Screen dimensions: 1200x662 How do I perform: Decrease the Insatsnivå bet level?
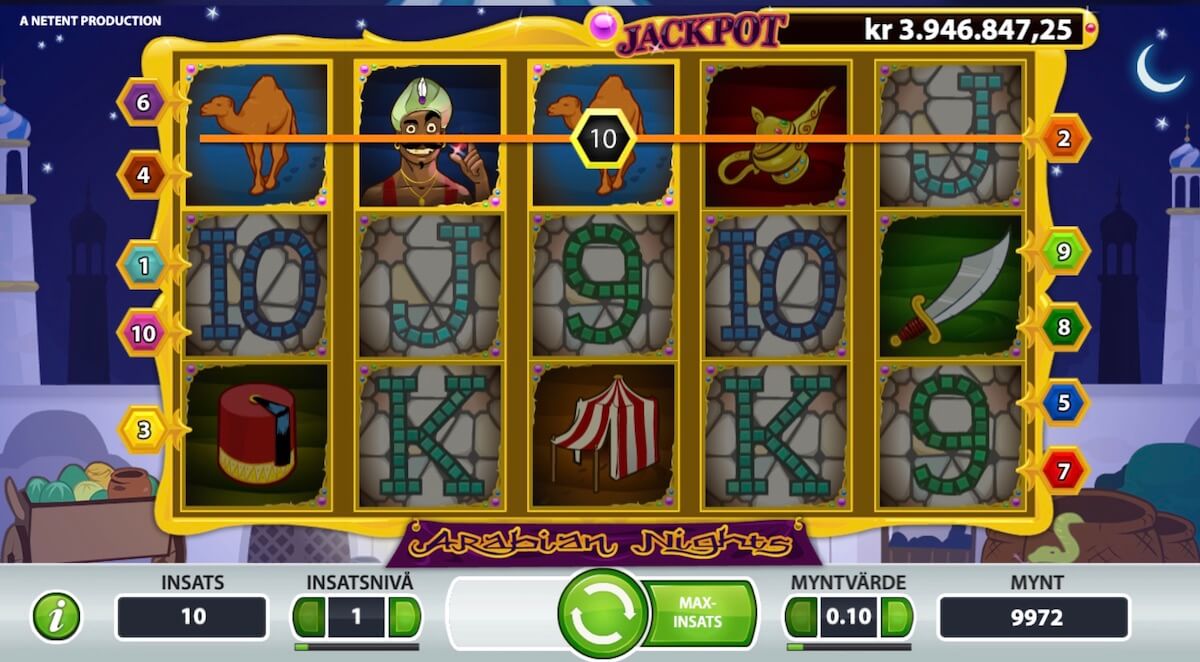click(x=310, y=617)
